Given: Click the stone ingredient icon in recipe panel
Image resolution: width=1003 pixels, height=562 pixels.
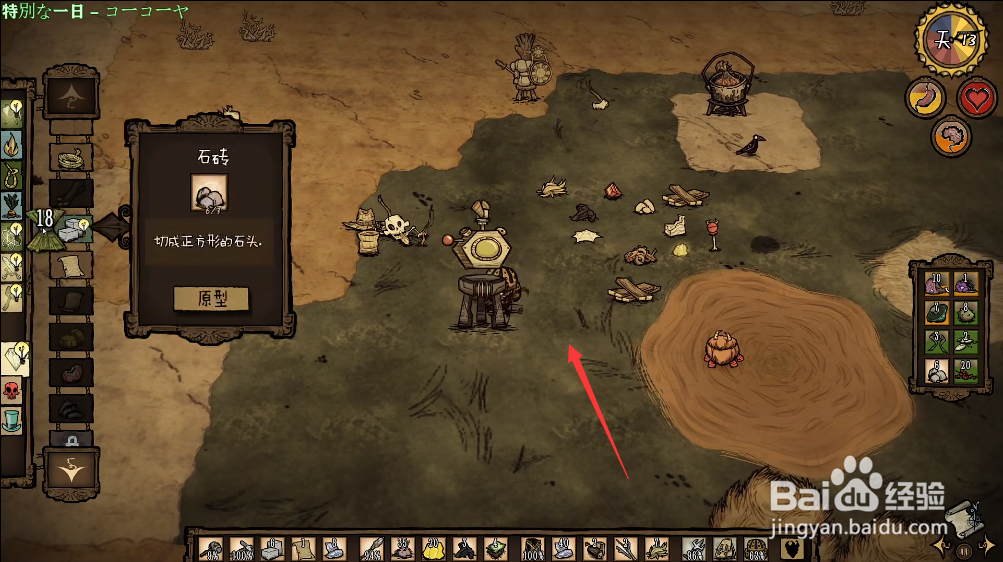Looking at the screenshot, I should tap(209, 192).
